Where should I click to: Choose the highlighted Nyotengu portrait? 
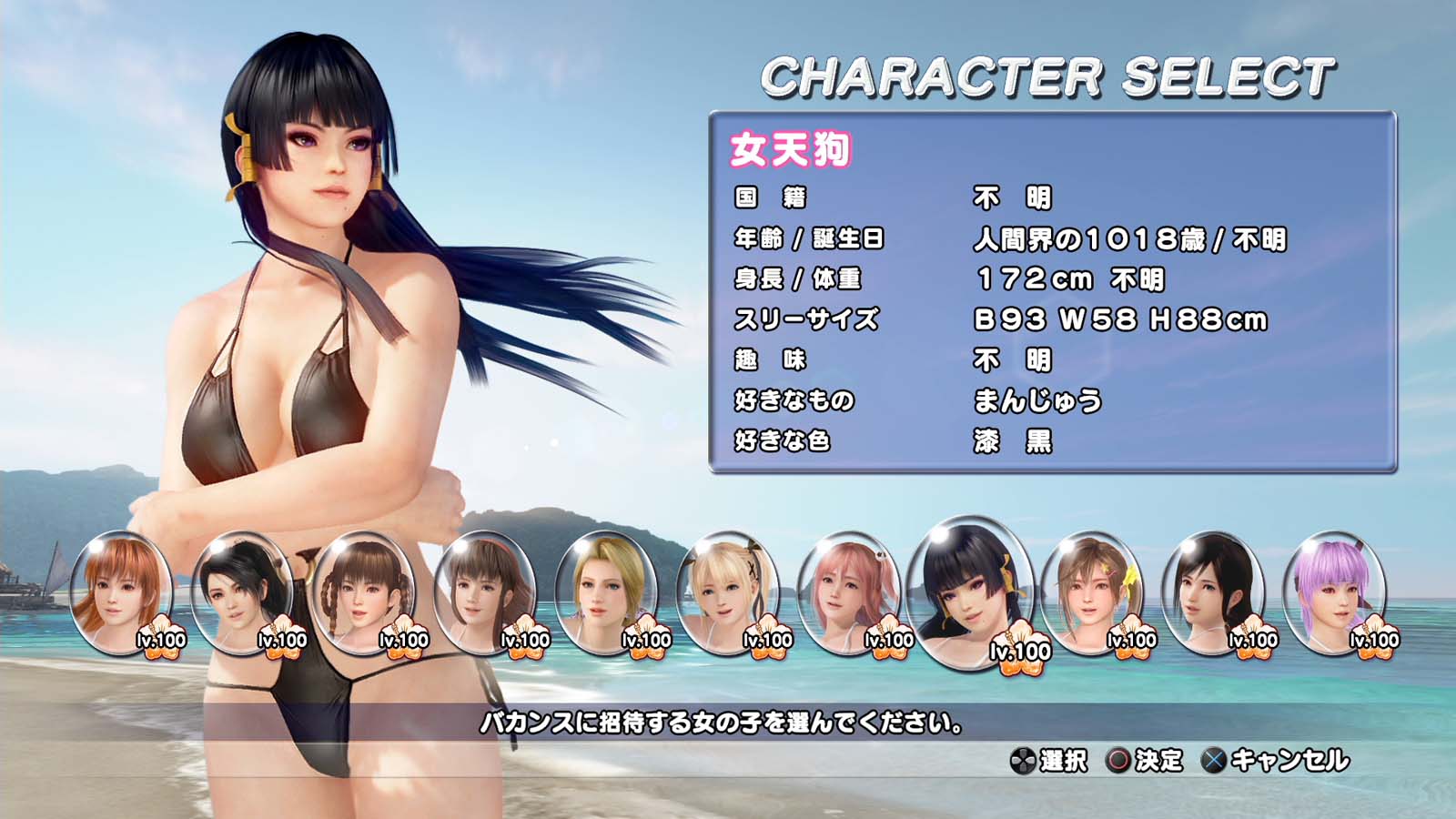click(x=971, y=591)
